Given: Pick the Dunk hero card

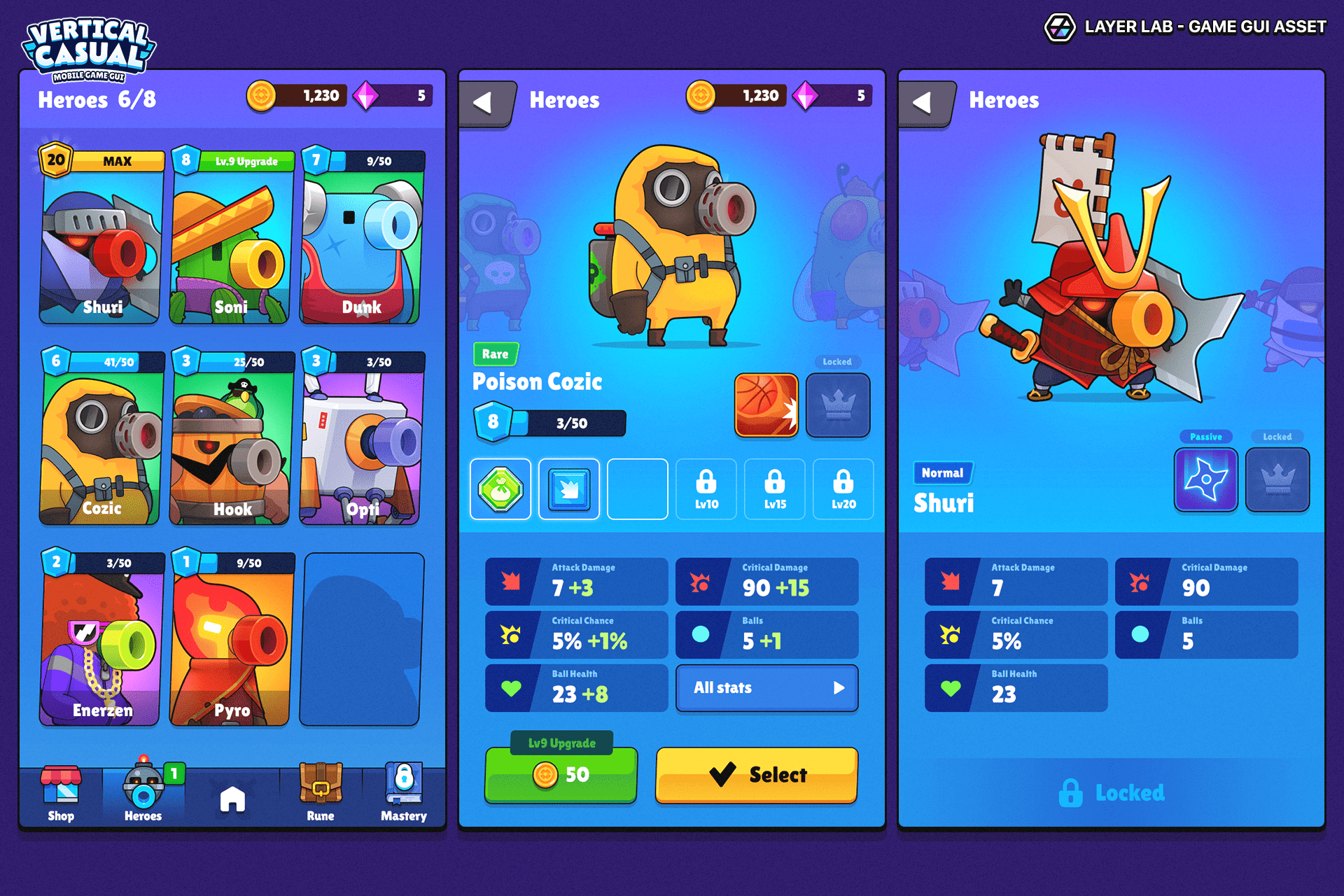Looking at the screenshot, I should click(x=361, y=238).
